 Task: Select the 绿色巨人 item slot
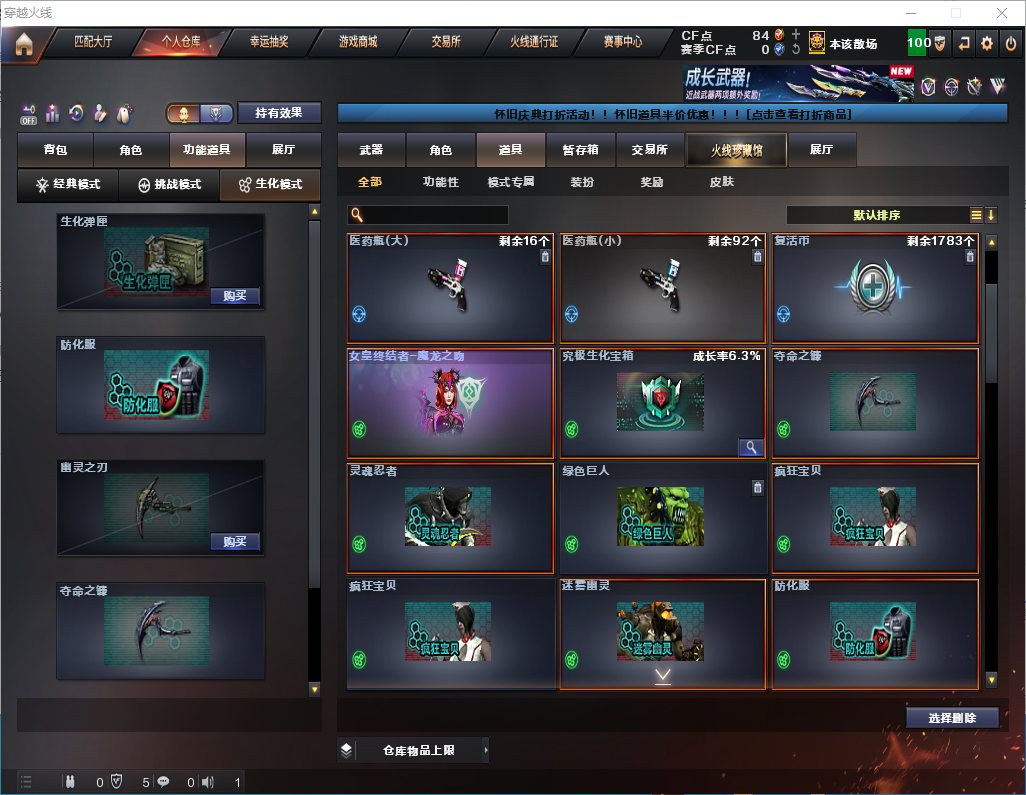(662, 518)
